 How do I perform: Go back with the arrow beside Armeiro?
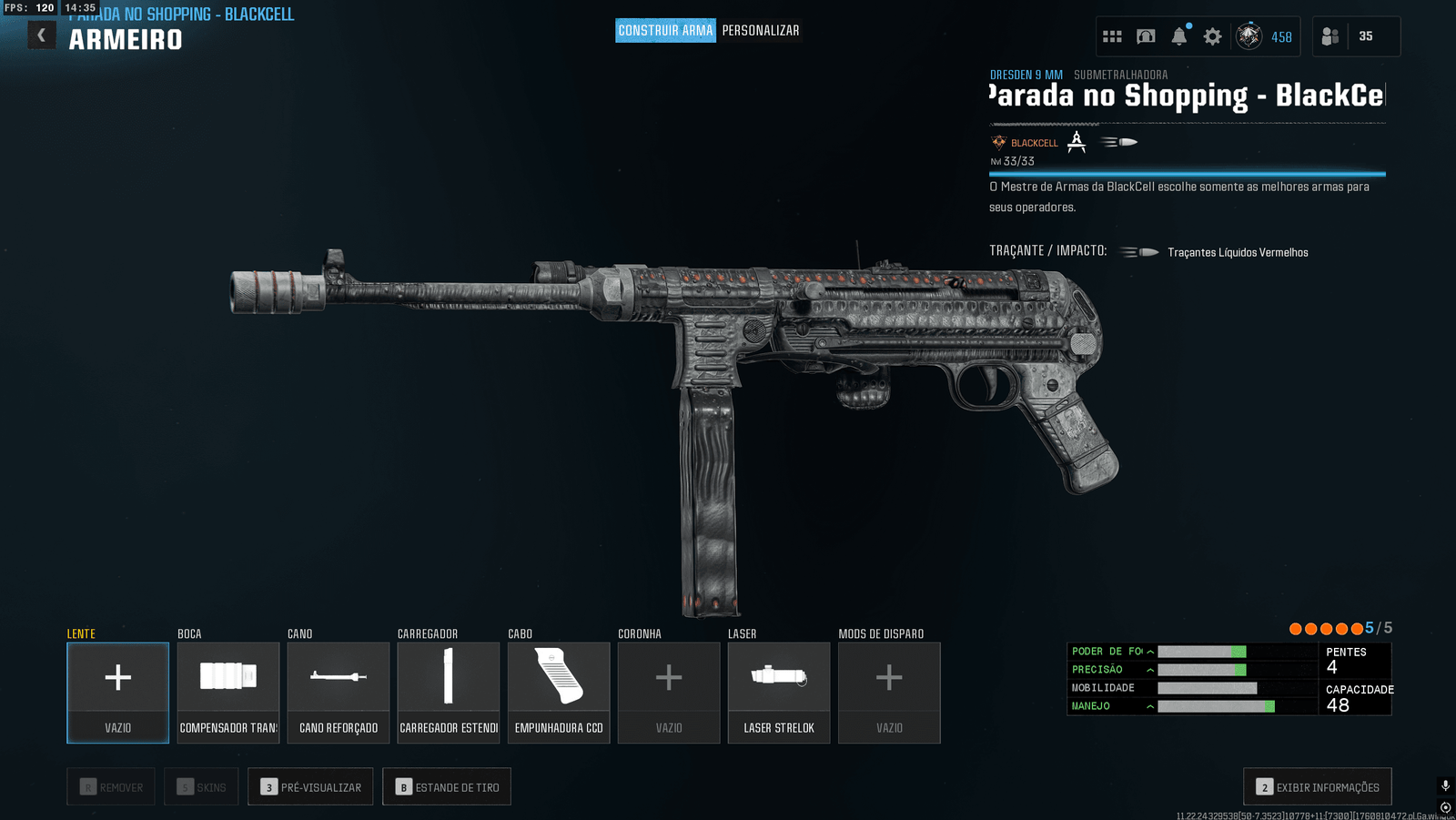[41, 35]
